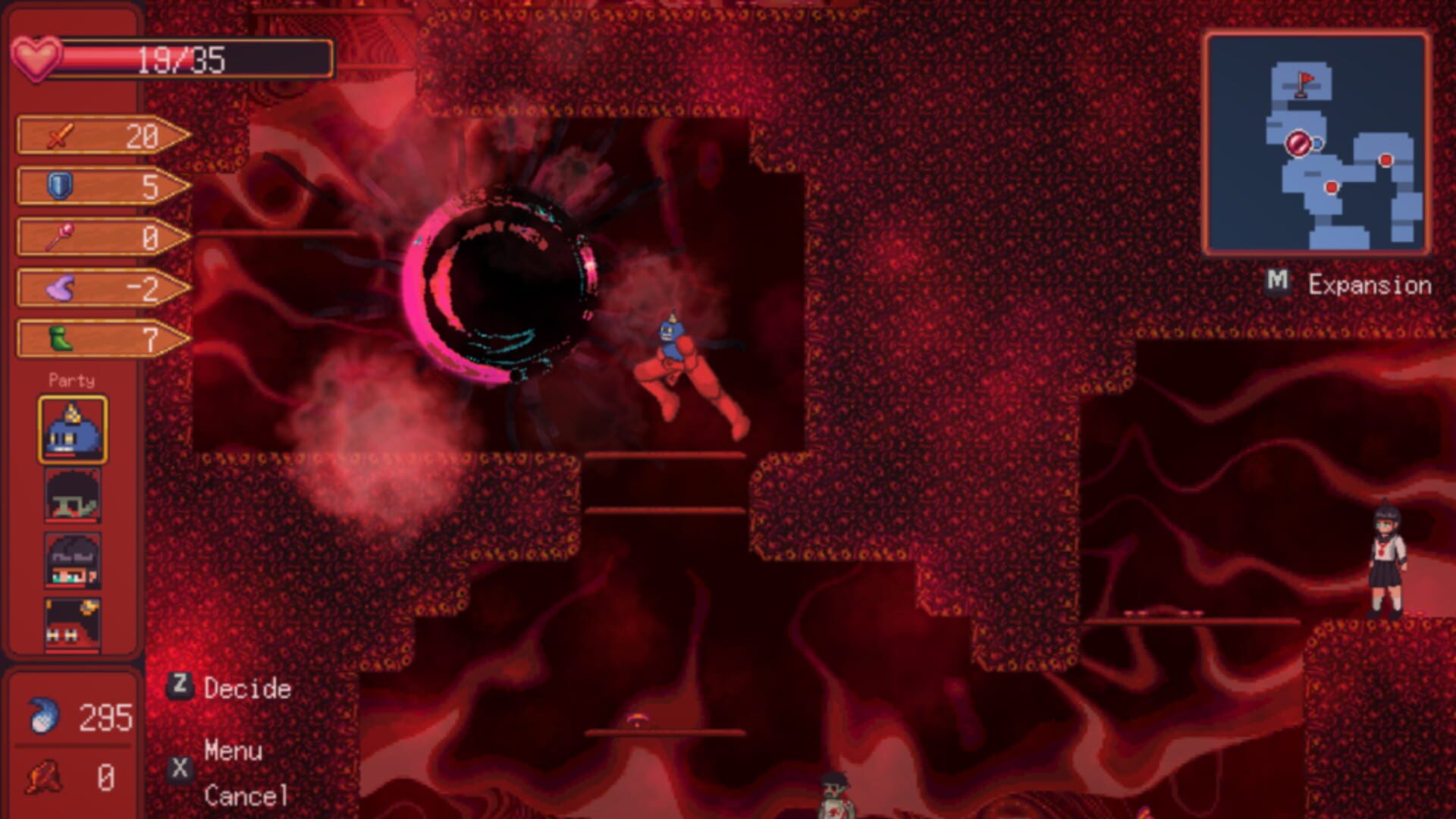
Task: Open the menu via the X prompt
Action: pyautogui.click(x=179, y=767)
